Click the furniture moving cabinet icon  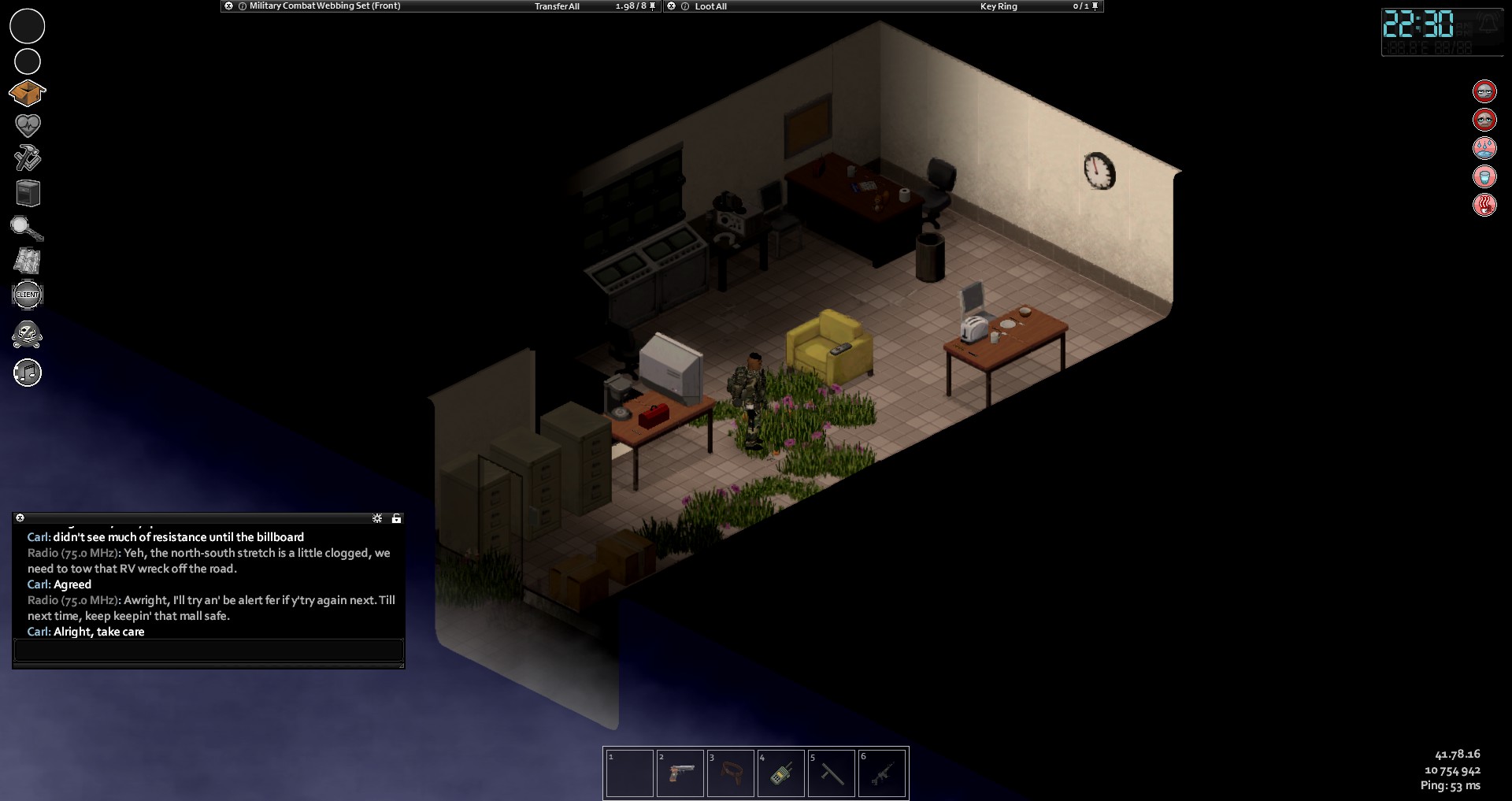click(x=28, y=193)
